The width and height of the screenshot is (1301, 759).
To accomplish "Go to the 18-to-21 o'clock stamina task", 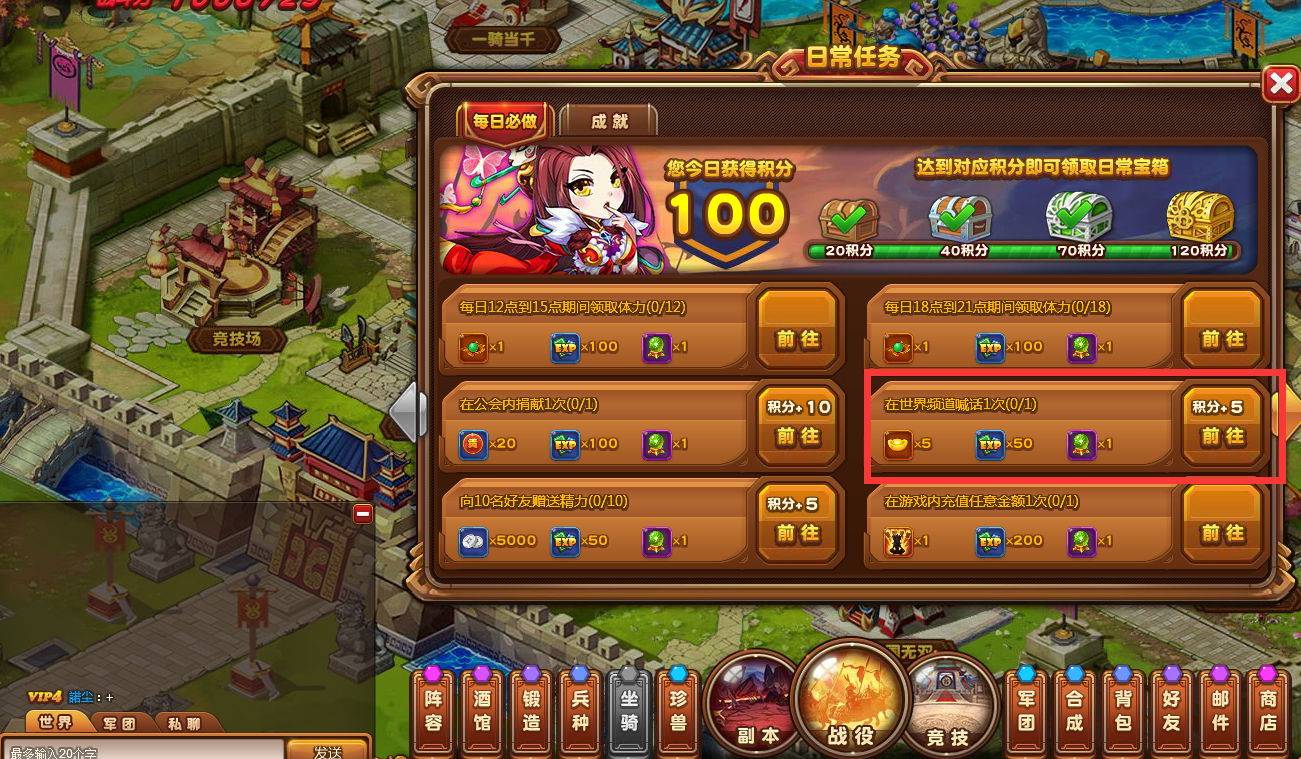I will [x=1222, y=340].
